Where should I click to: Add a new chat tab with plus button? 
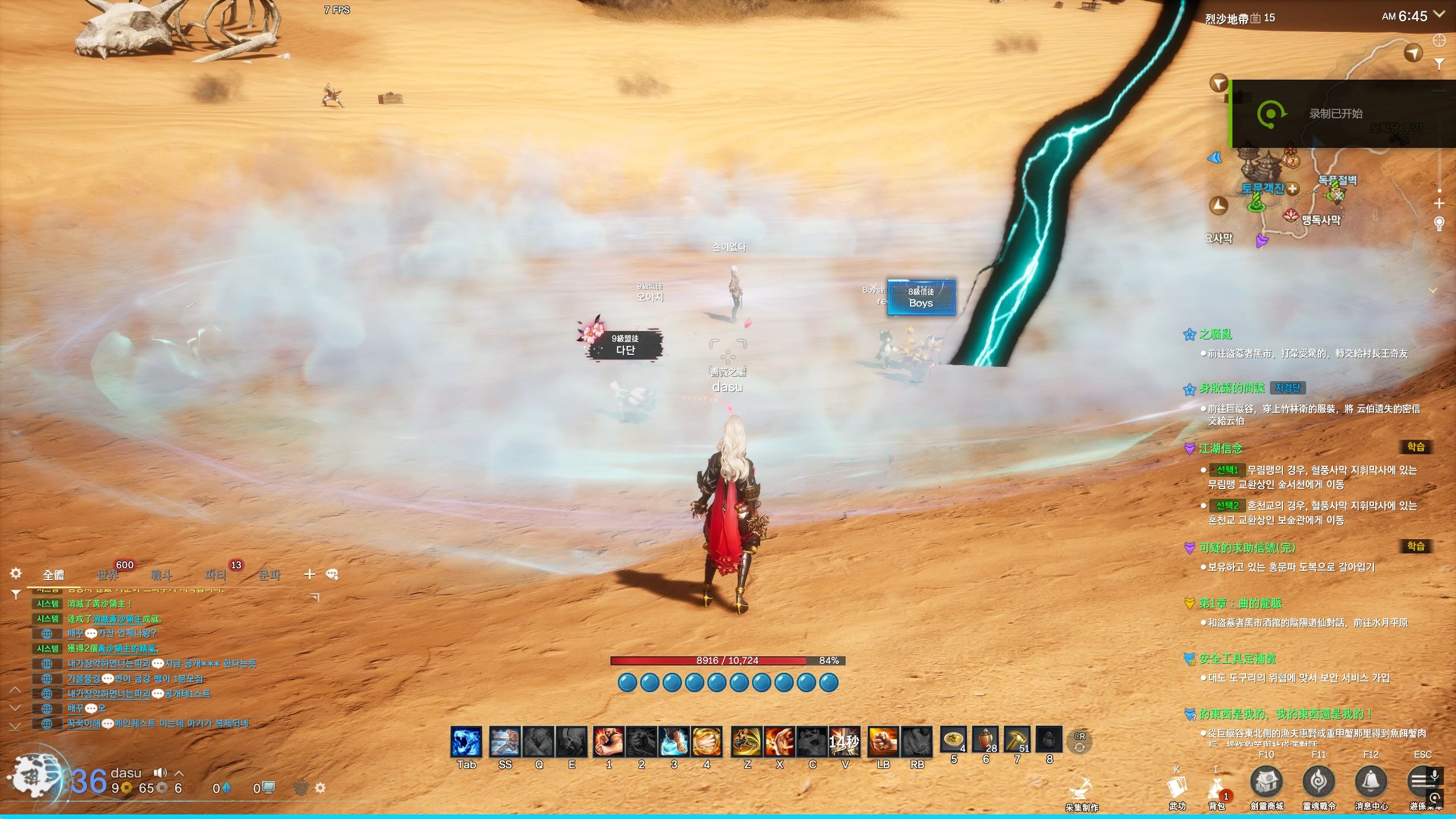(309, 574)
